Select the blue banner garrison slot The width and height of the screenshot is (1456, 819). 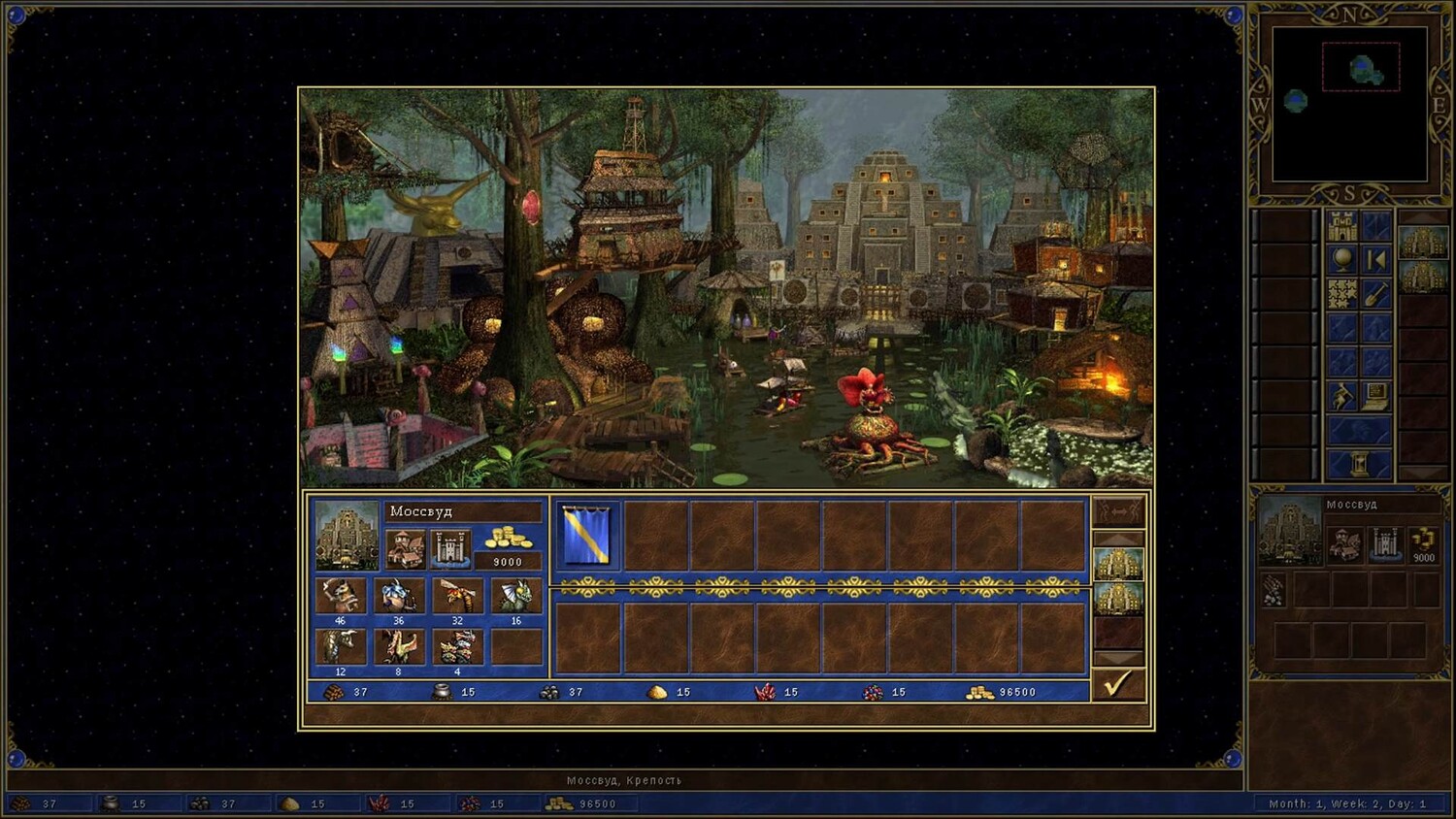(587, 535)
